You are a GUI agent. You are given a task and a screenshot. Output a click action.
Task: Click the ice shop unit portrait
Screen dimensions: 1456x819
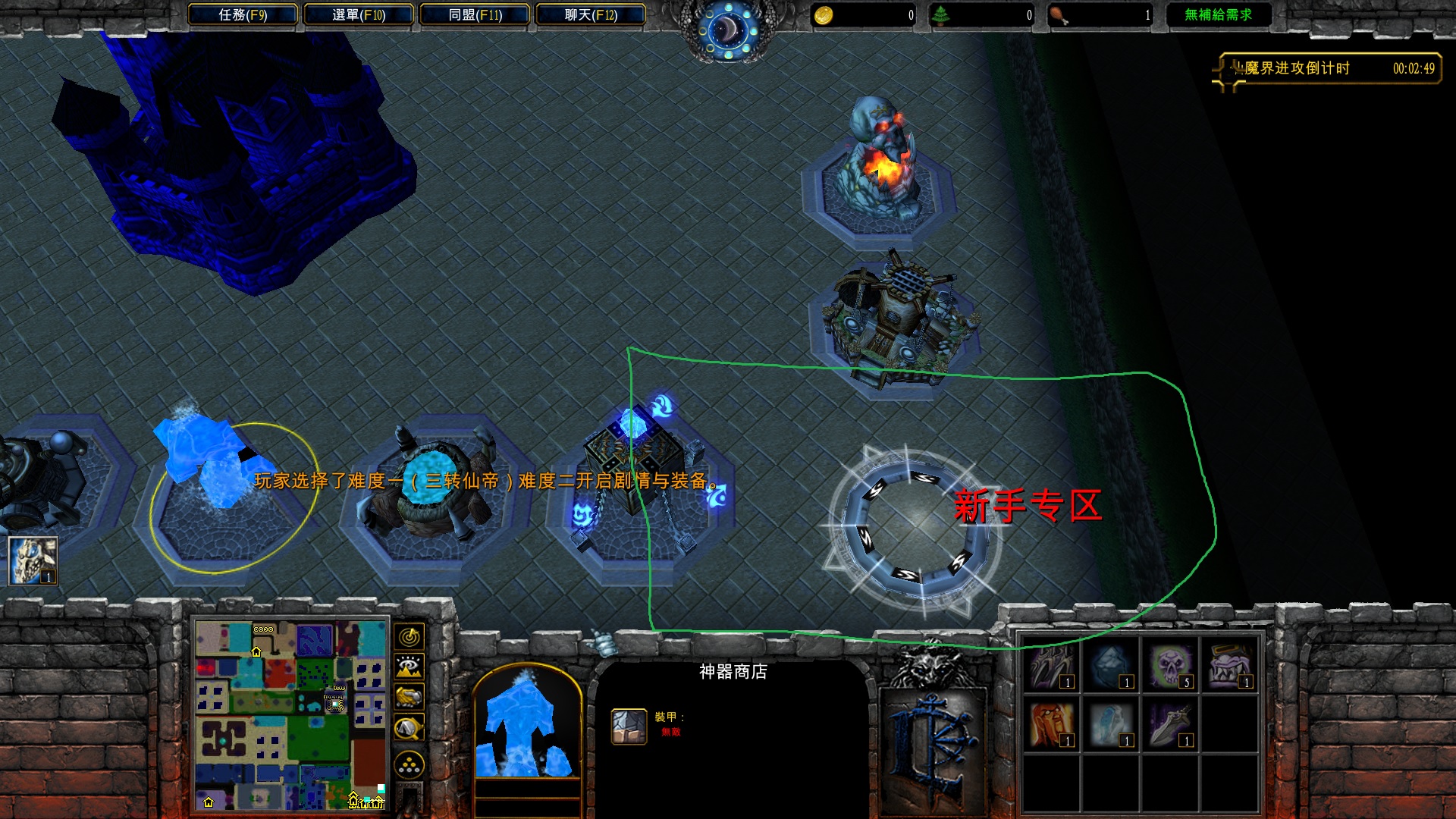click(526, 724)
